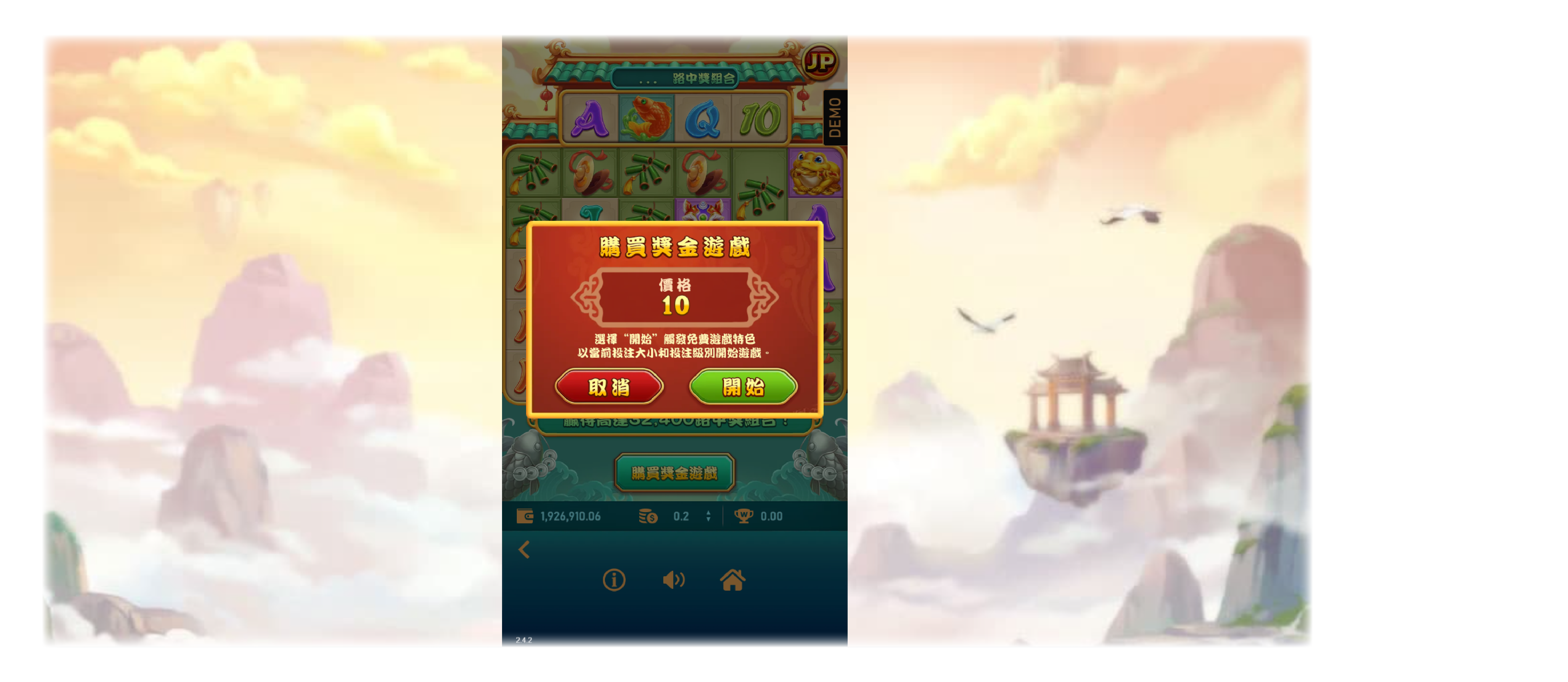Adjust the 0.2 bet amount control
The image size is (1568, 682).
[x=682, y=516]
